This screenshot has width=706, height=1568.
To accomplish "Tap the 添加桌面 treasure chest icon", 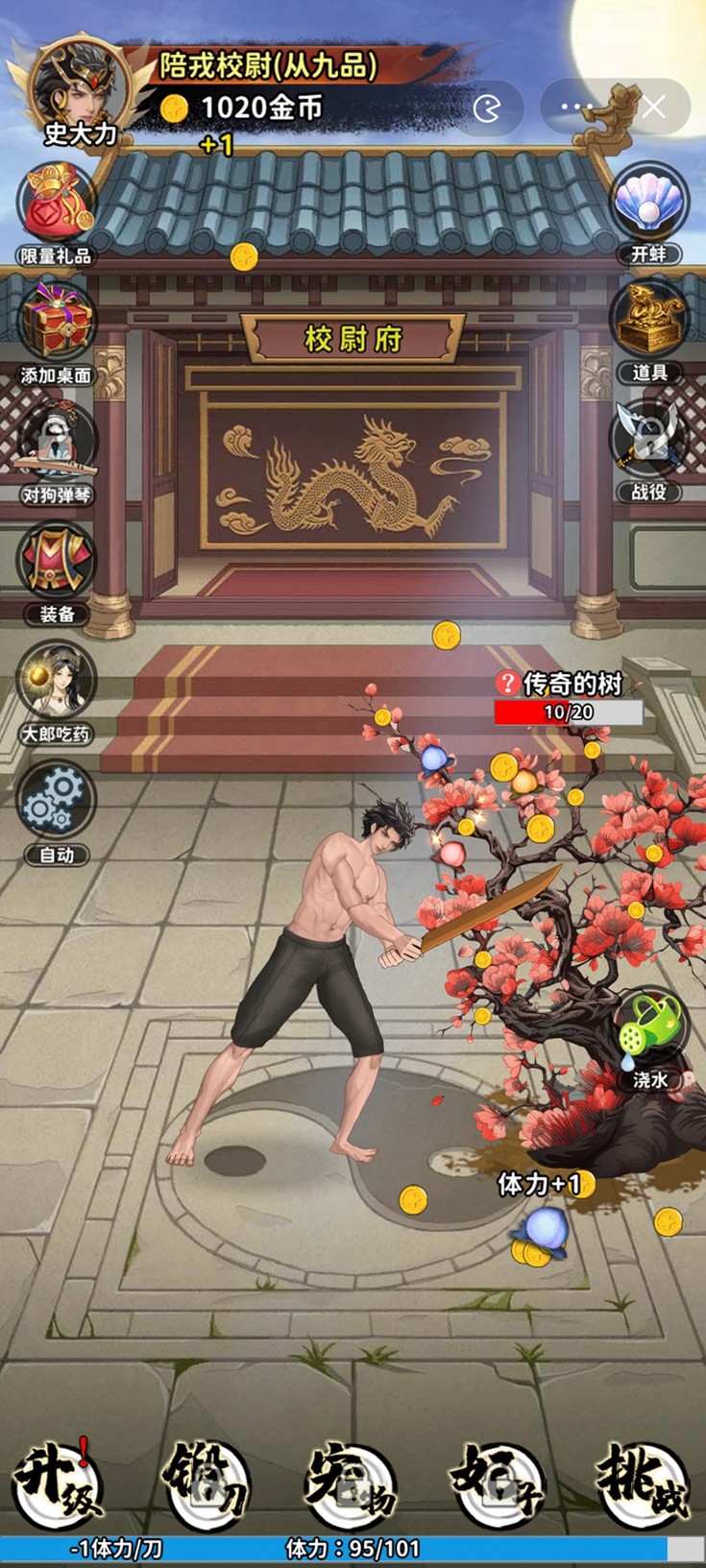I will [57, 323].
